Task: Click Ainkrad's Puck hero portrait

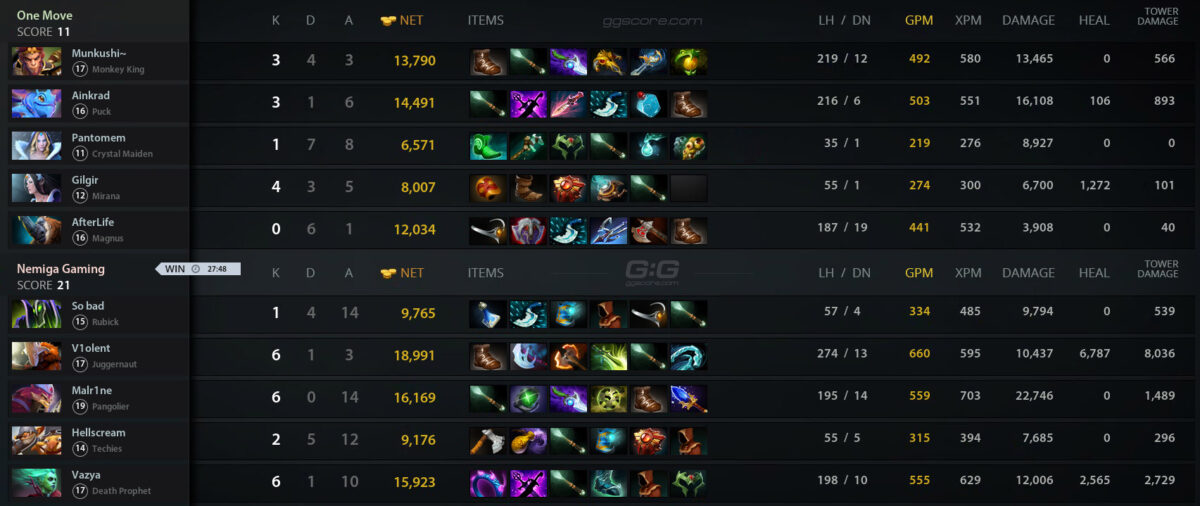Action: point(37,103)
